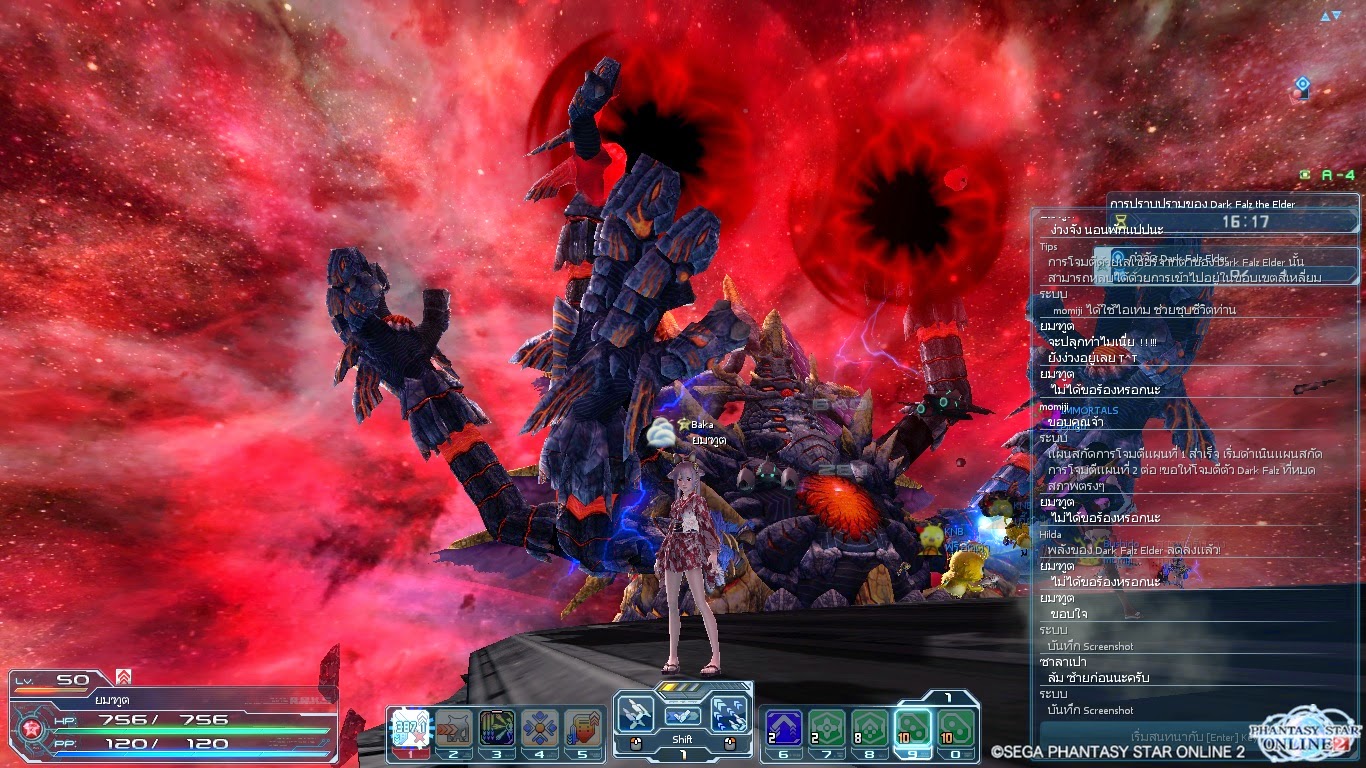Screen dimensions: 1366x768
Task: Toggle the highlighted healing item in subpalette slot 9
Action: point(913,728)
